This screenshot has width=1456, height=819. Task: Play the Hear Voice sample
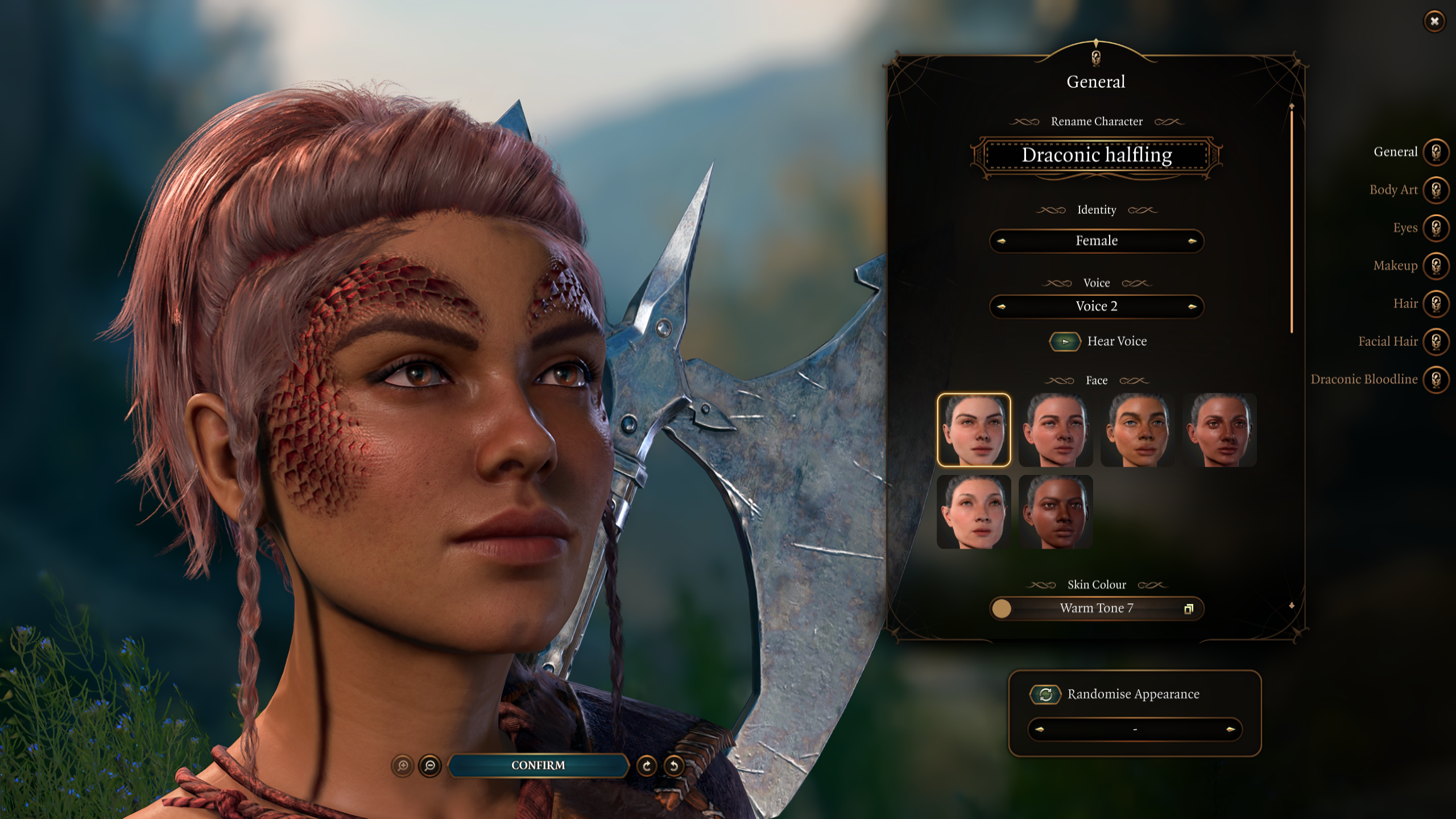click(1065, 342)
